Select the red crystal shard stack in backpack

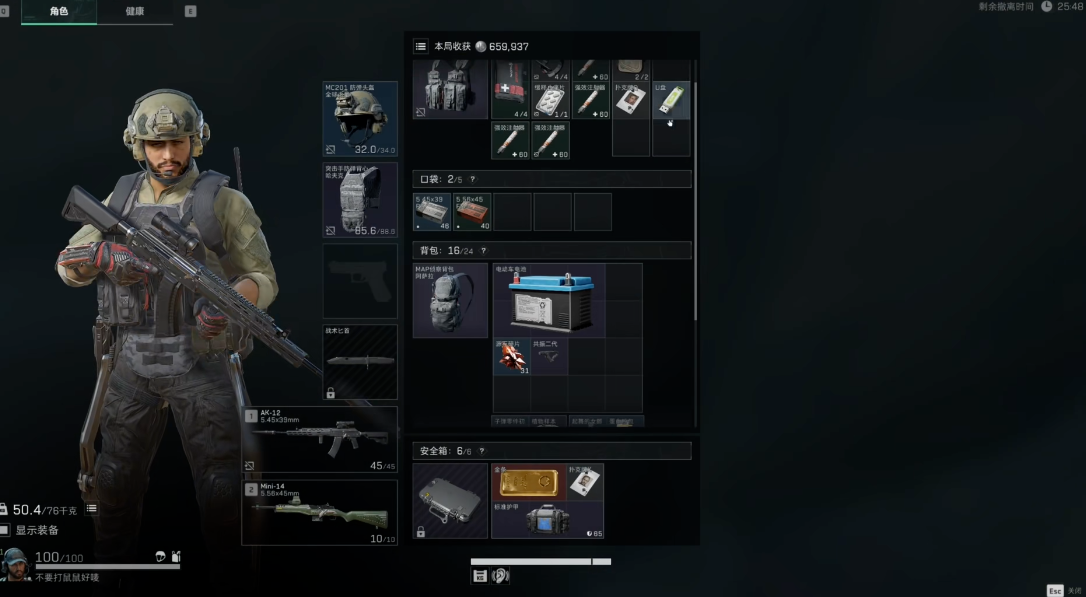point(511,357)
